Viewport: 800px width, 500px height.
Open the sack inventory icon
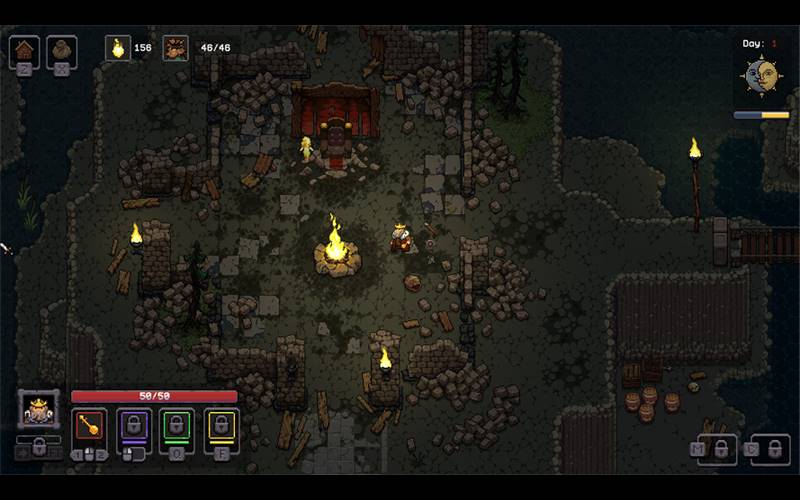(61, 50)
